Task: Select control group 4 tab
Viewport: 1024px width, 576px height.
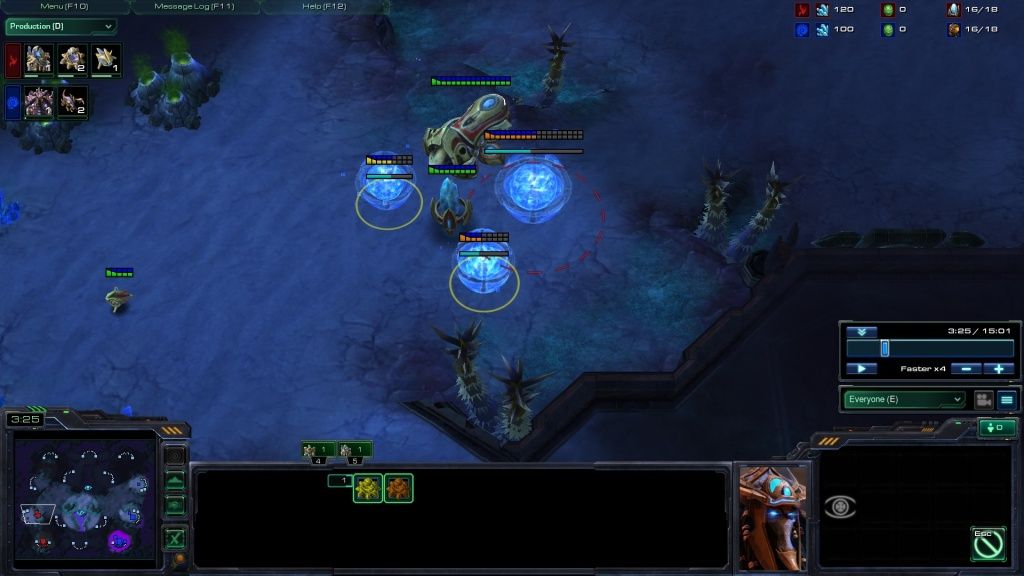Action: point(319,451)
